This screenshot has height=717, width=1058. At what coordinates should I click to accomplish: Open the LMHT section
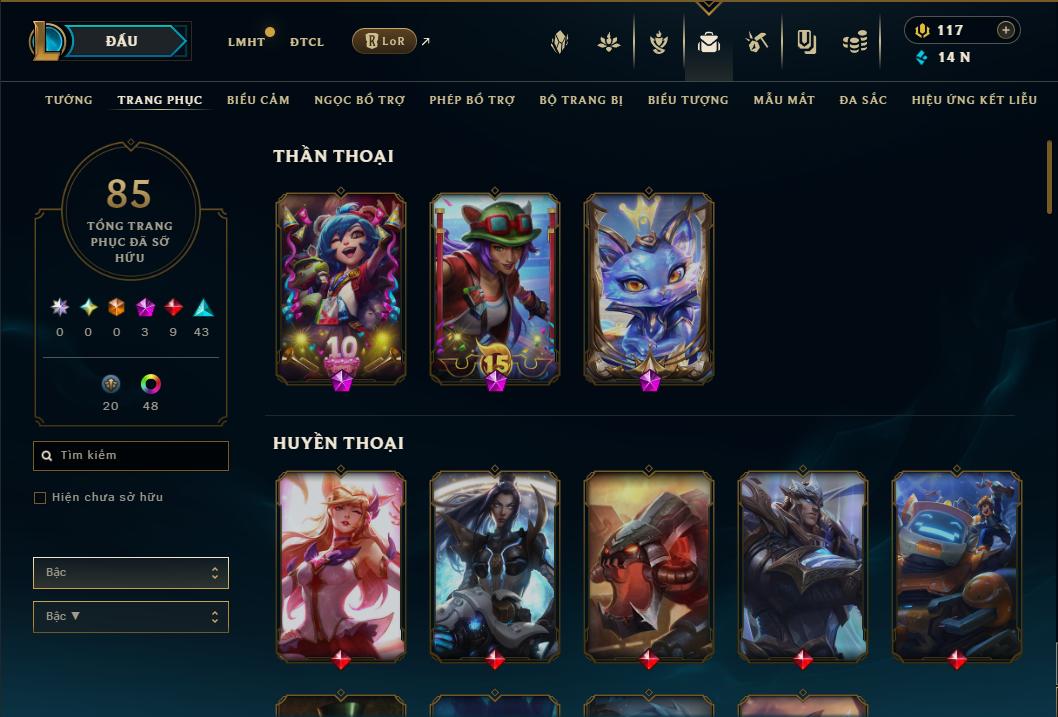click(x=246, y=42)
